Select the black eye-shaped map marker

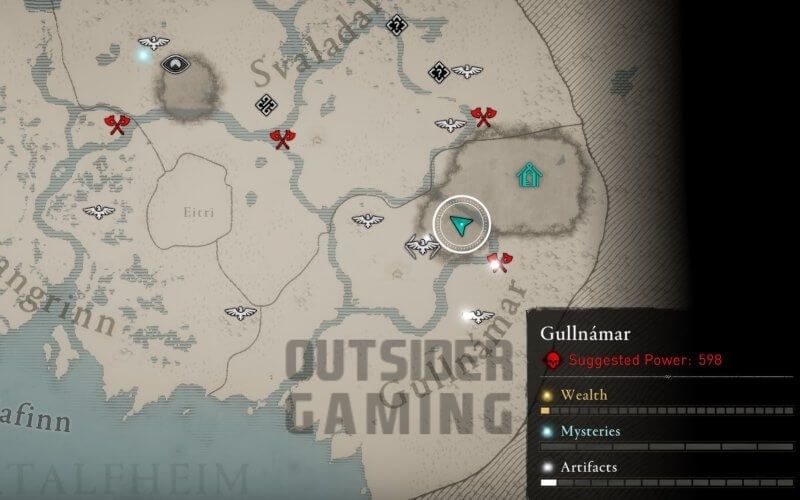177,64
